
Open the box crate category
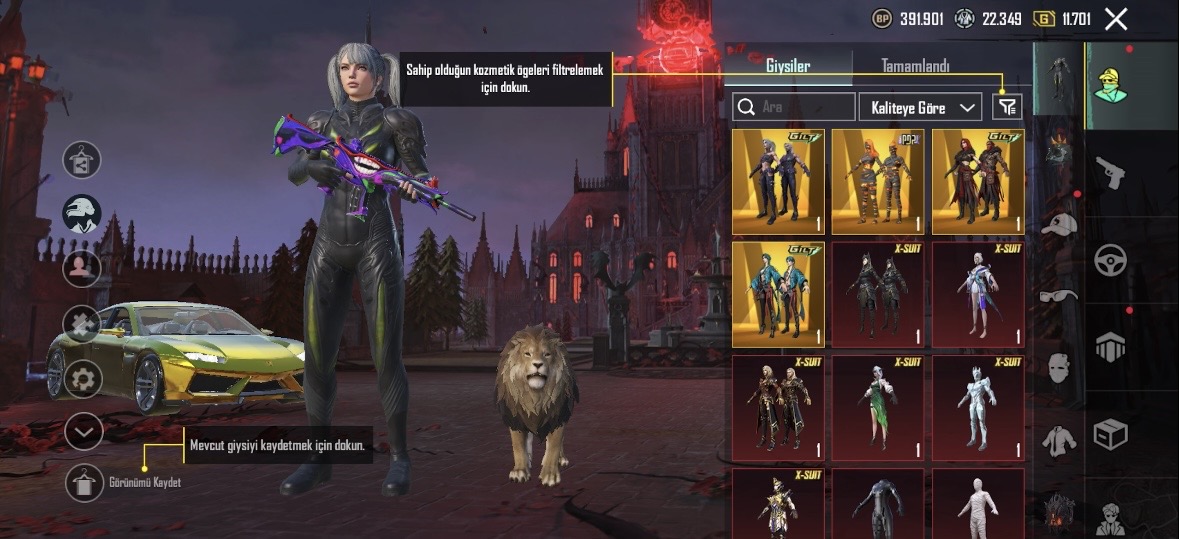(x=1110, y=433)
